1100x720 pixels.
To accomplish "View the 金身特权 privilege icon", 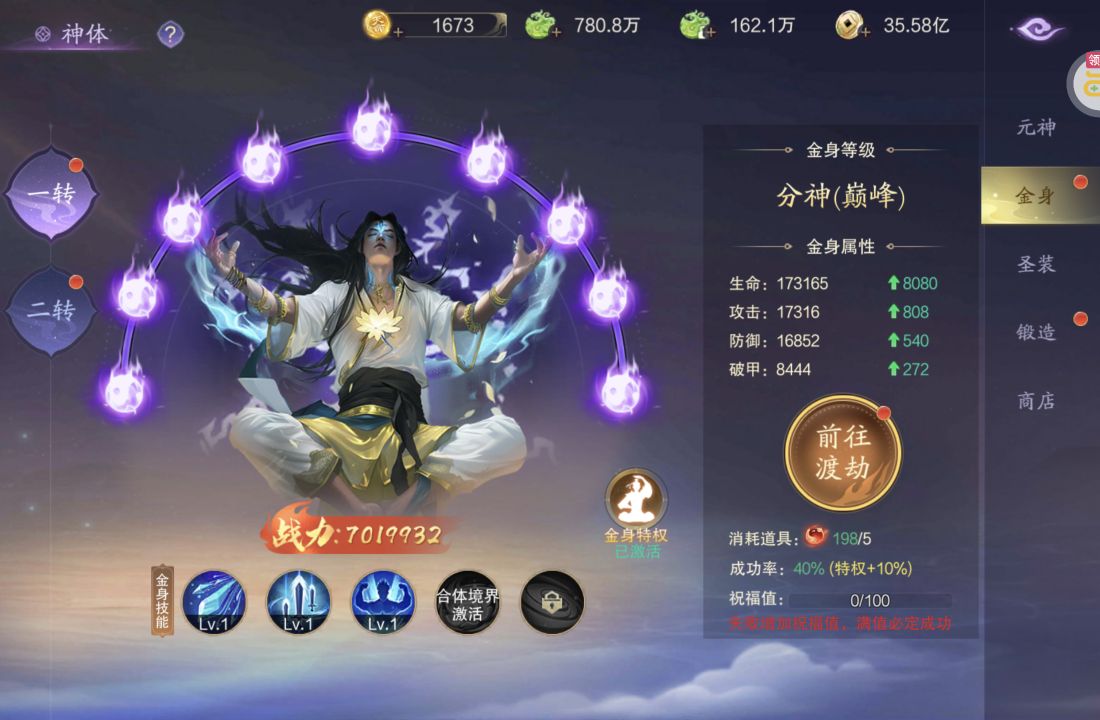I will [636, 498].
